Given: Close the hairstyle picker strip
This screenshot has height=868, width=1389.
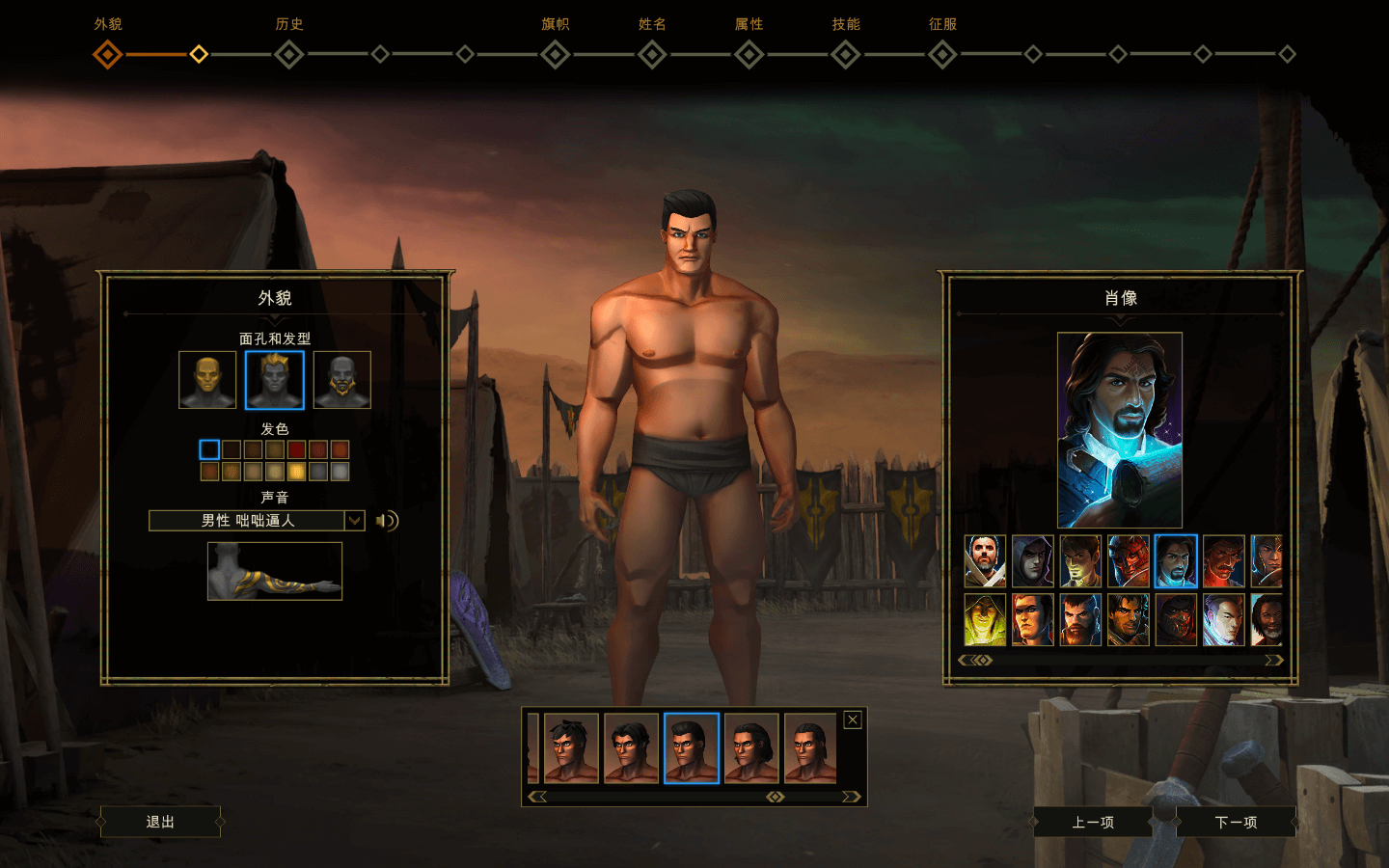Looking at the screenshot, I should coord(853,719).
